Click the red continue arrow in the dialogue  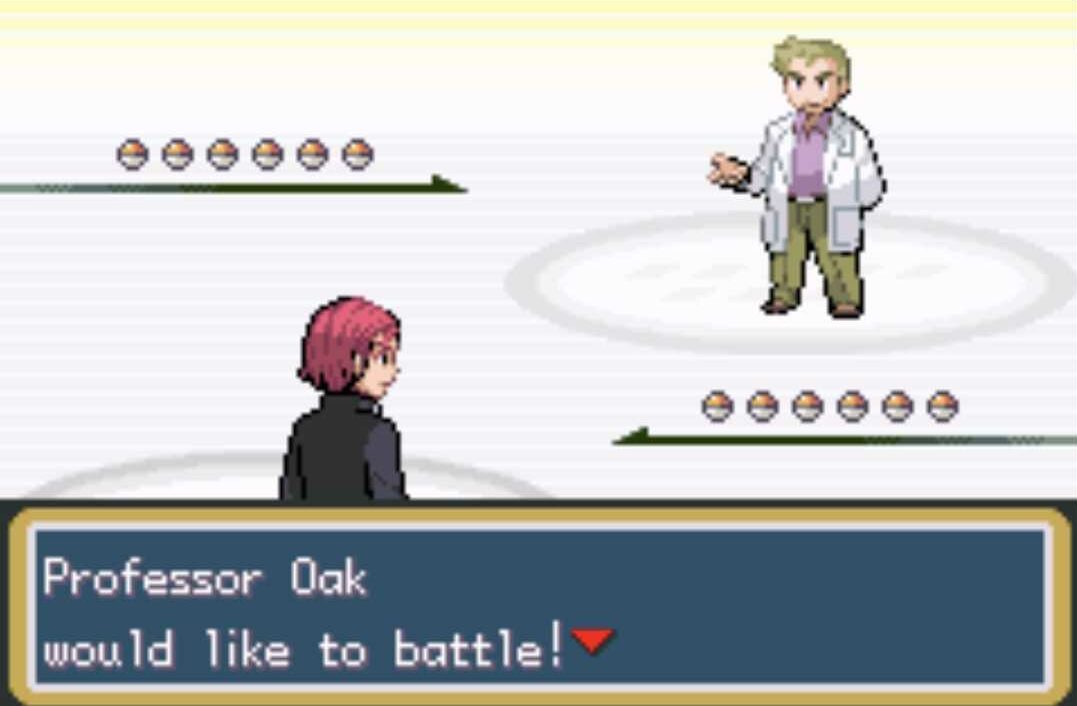pos(593,640)
